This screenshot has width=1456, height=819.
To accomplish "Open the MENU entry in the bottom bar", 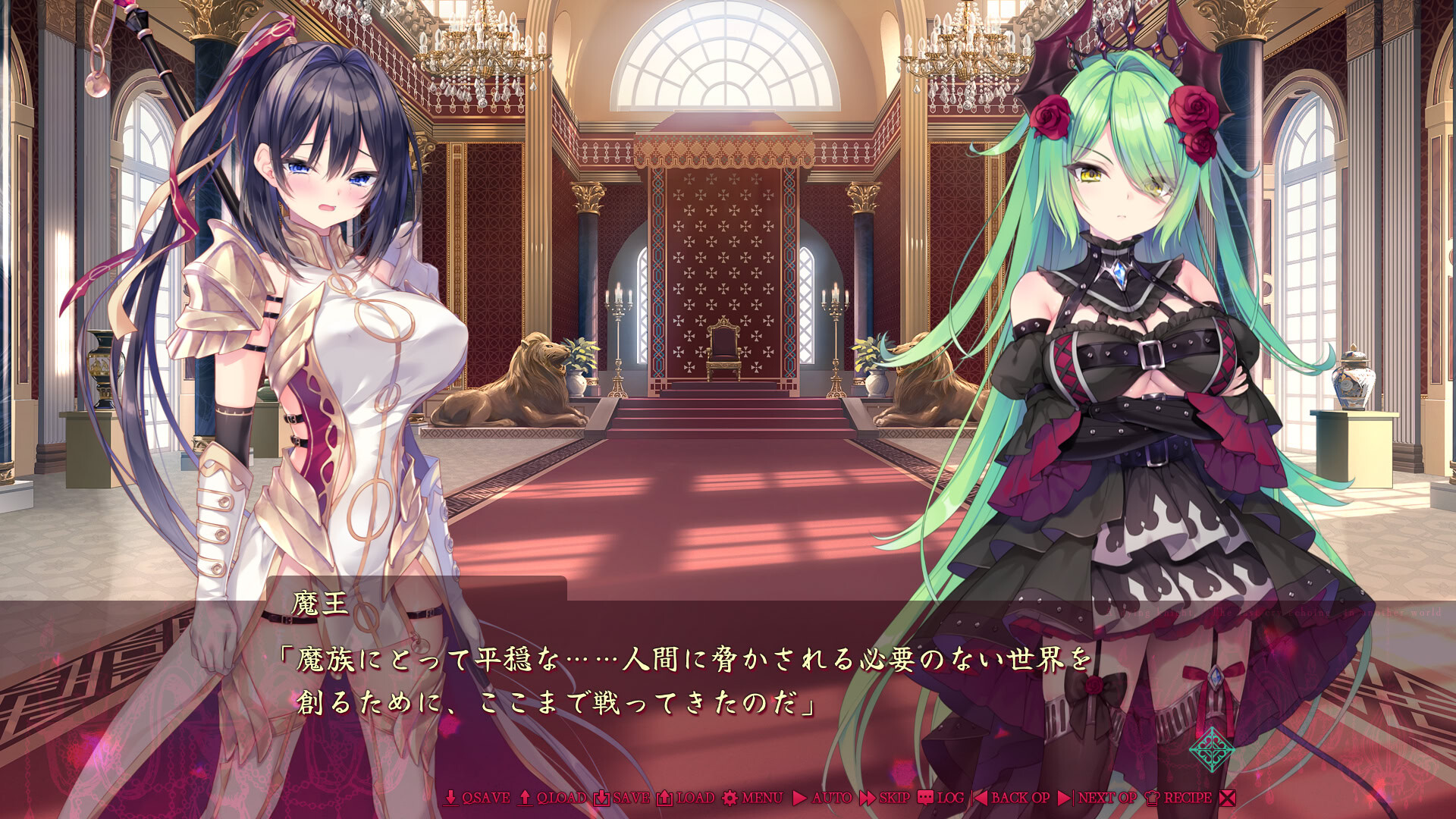I will [x=763, y=798].
